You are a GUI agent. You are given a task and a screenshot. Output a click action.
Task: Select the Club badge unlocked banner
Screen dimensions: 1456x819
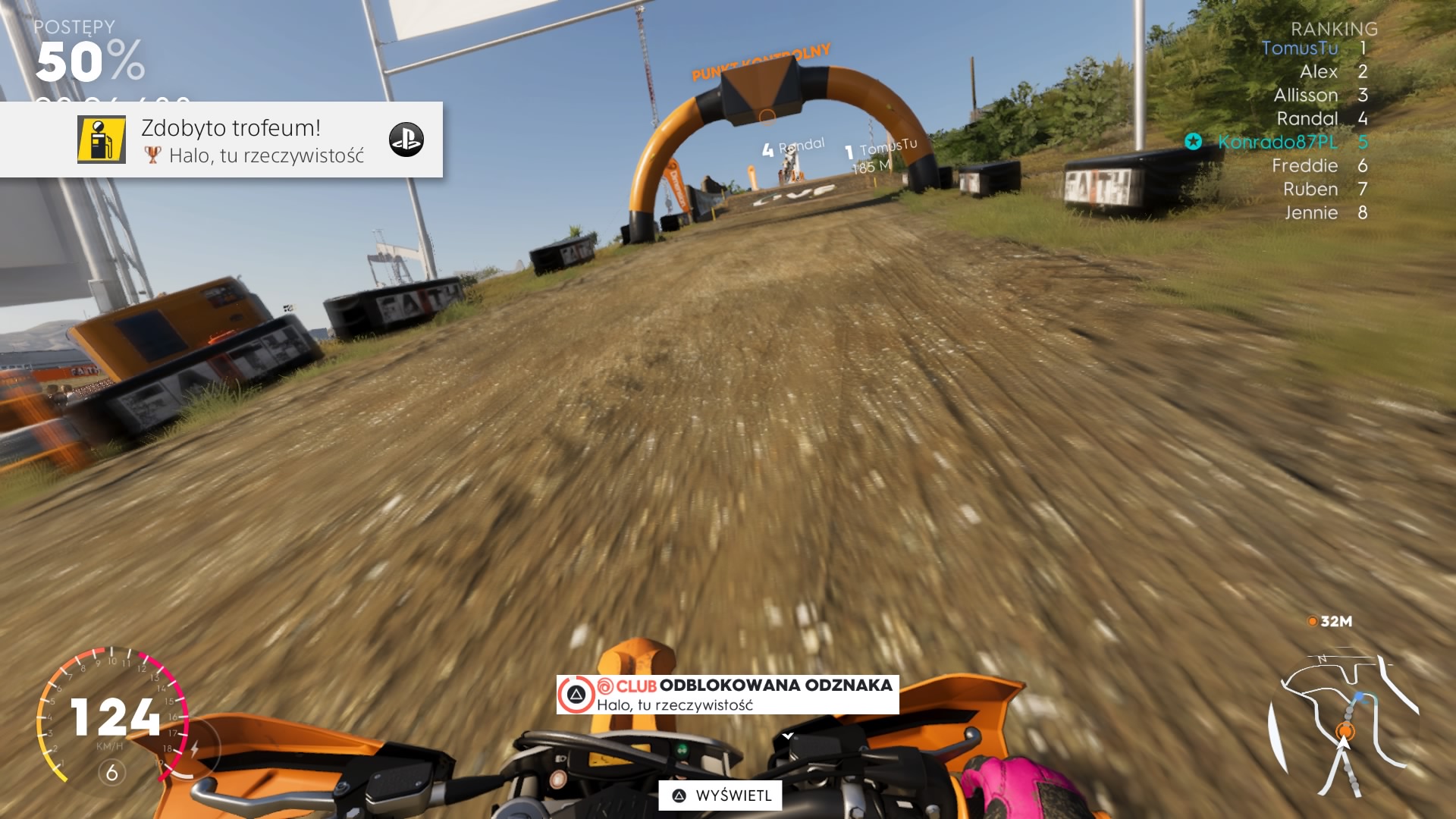[728, 695]
